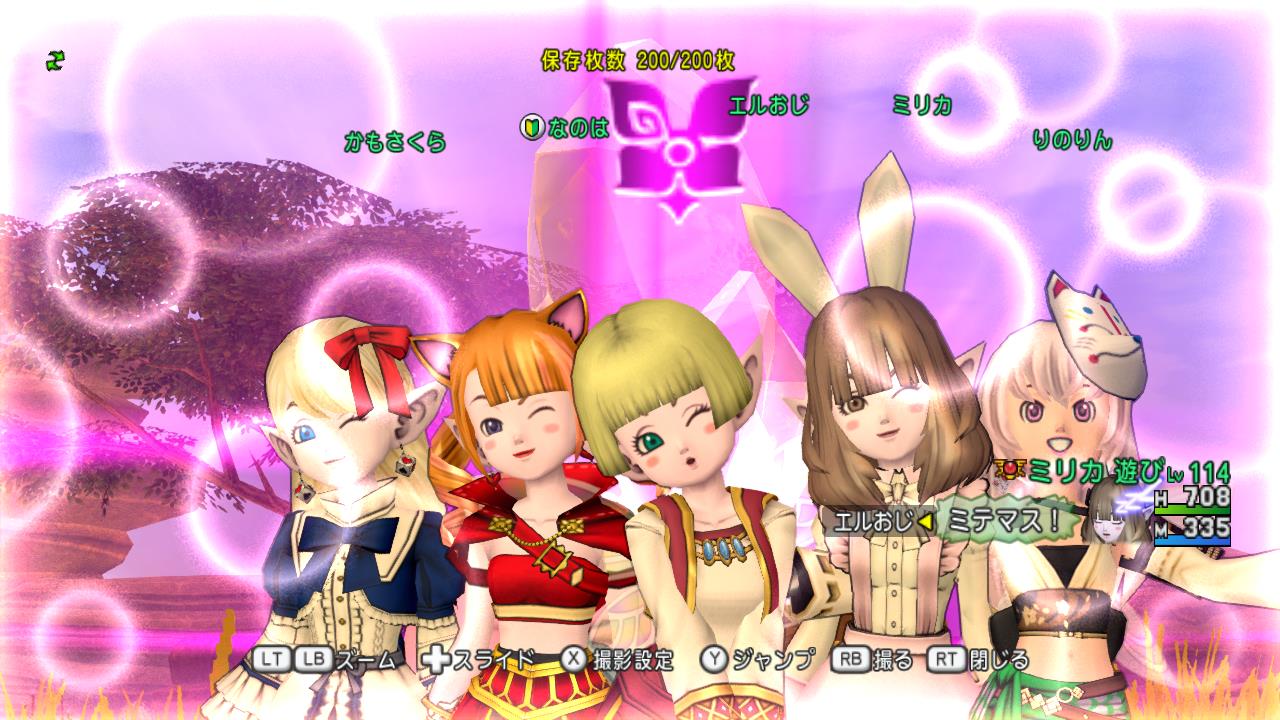Screen dimensions: 1280x720
Task: Open the ミリカ party status panel
Action: coord(1115,498)
